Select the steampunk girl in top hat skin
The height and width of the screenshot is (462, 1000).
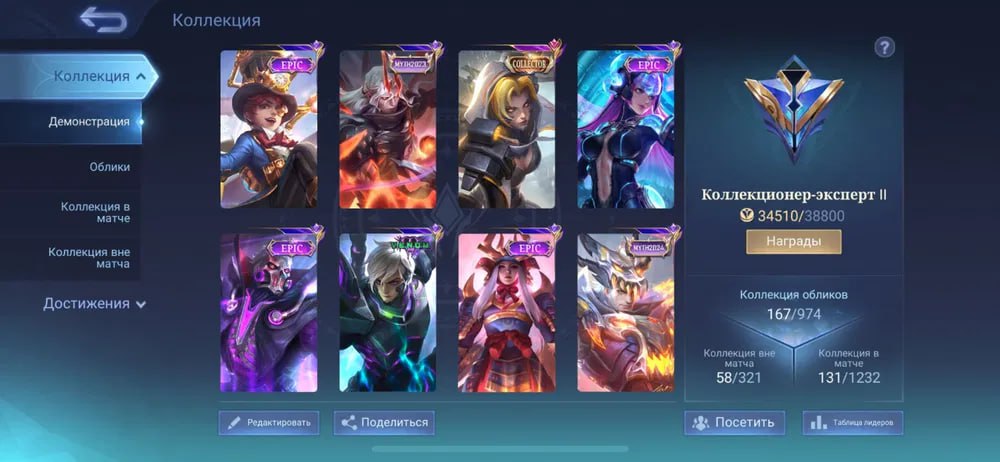point(269,129)
